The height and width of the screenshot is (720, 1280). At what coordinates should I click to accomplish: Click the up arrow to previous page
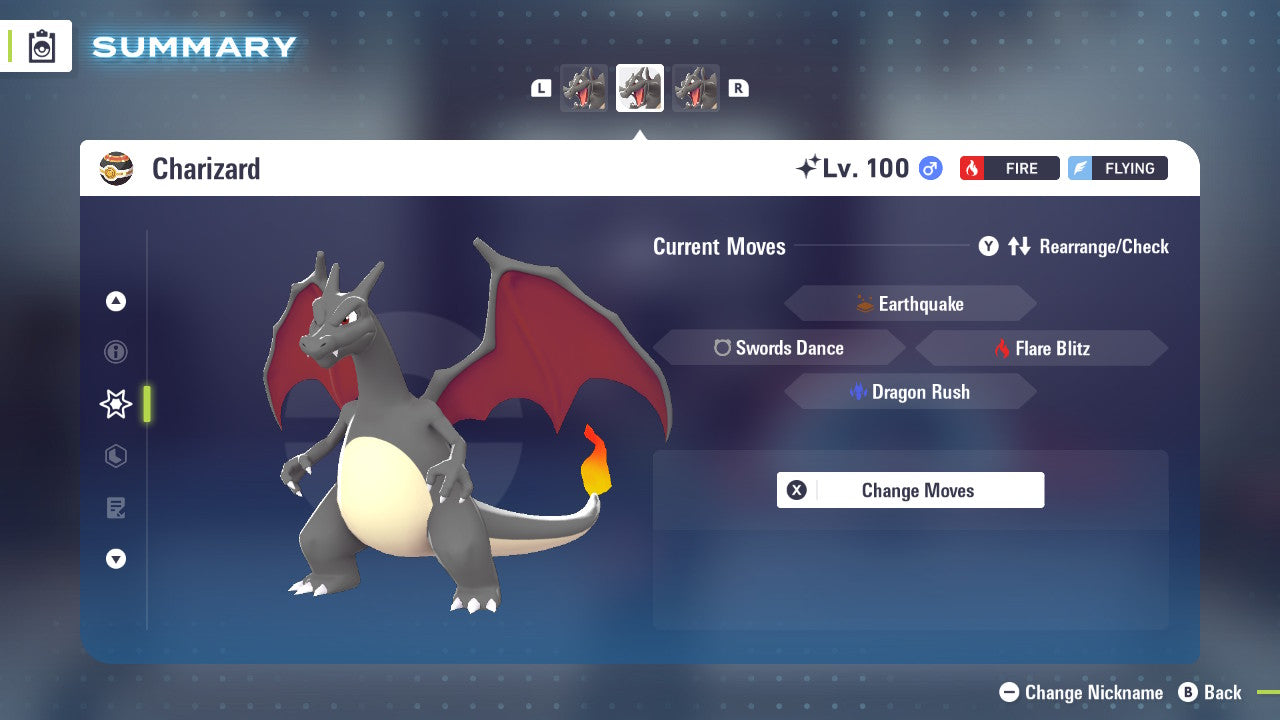click(115, 300)
